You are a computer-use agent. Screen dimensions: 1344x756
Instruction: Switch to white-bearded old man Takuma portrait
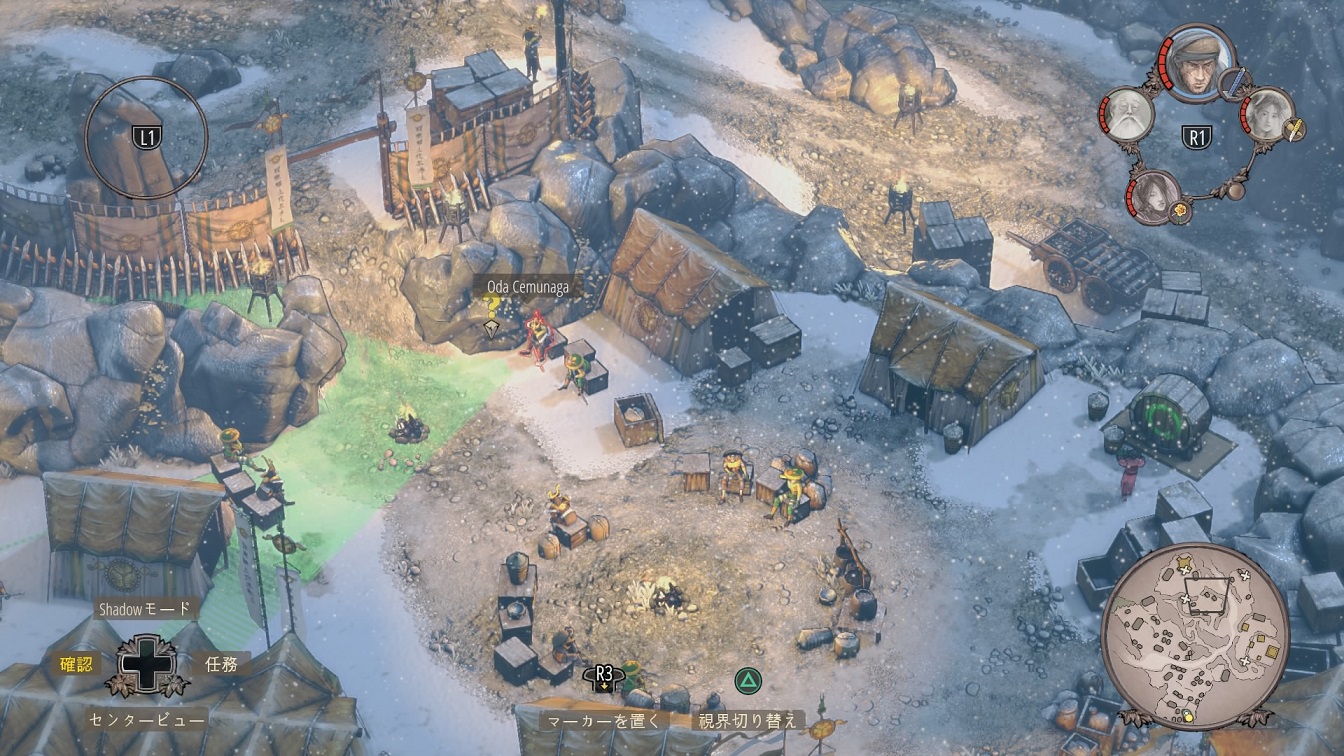(1127, 114)
